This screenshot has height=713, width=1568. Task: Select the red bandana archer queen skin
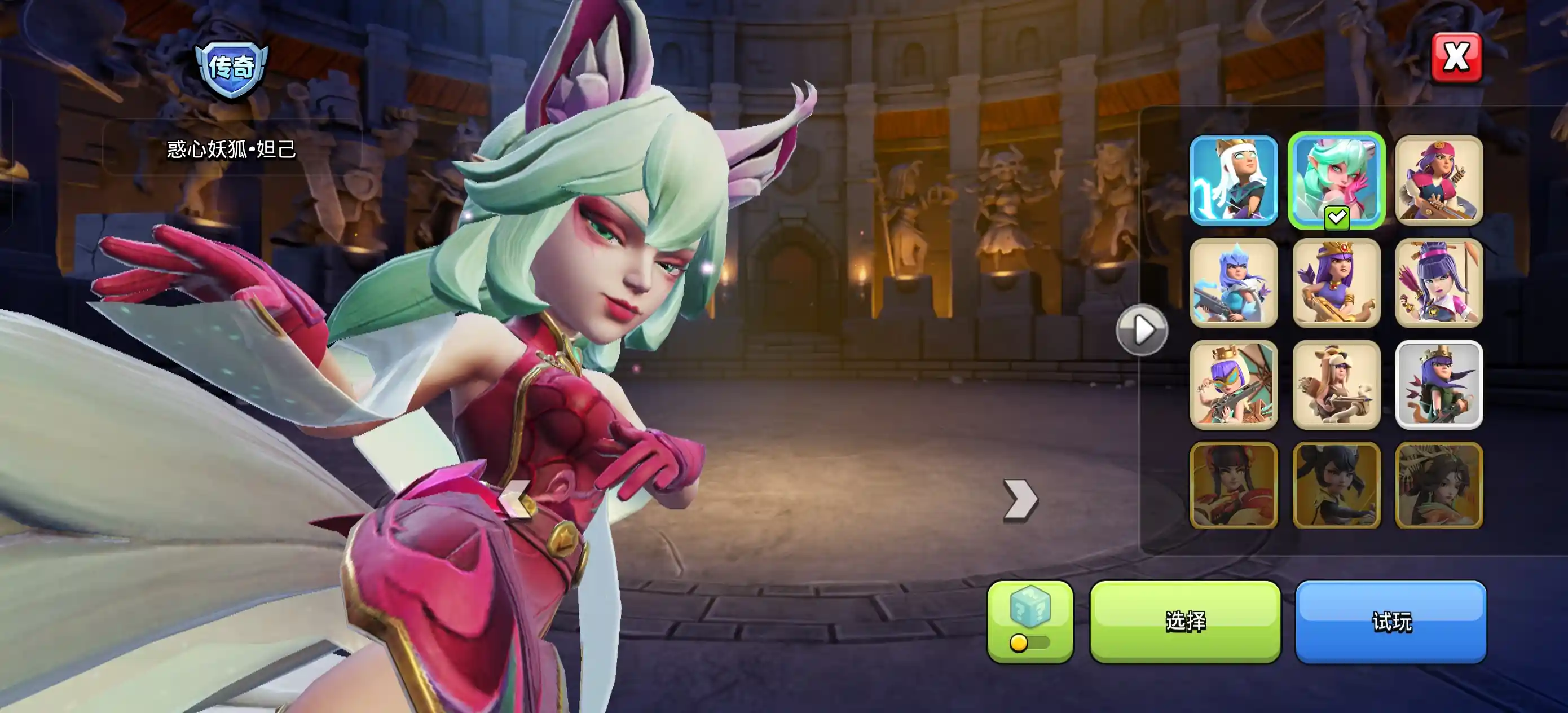(1438, 181)
